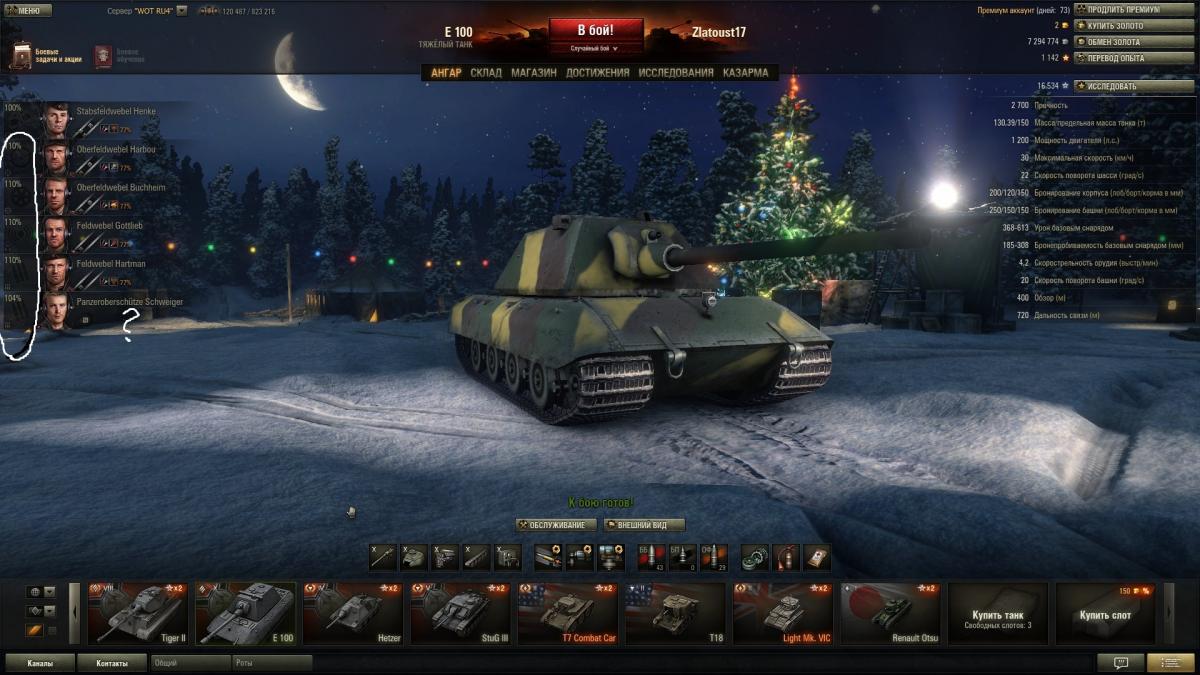Switch to the «Склад» tab
Image resolution: width=1200 pixels, height=675 pixels.
486,73
